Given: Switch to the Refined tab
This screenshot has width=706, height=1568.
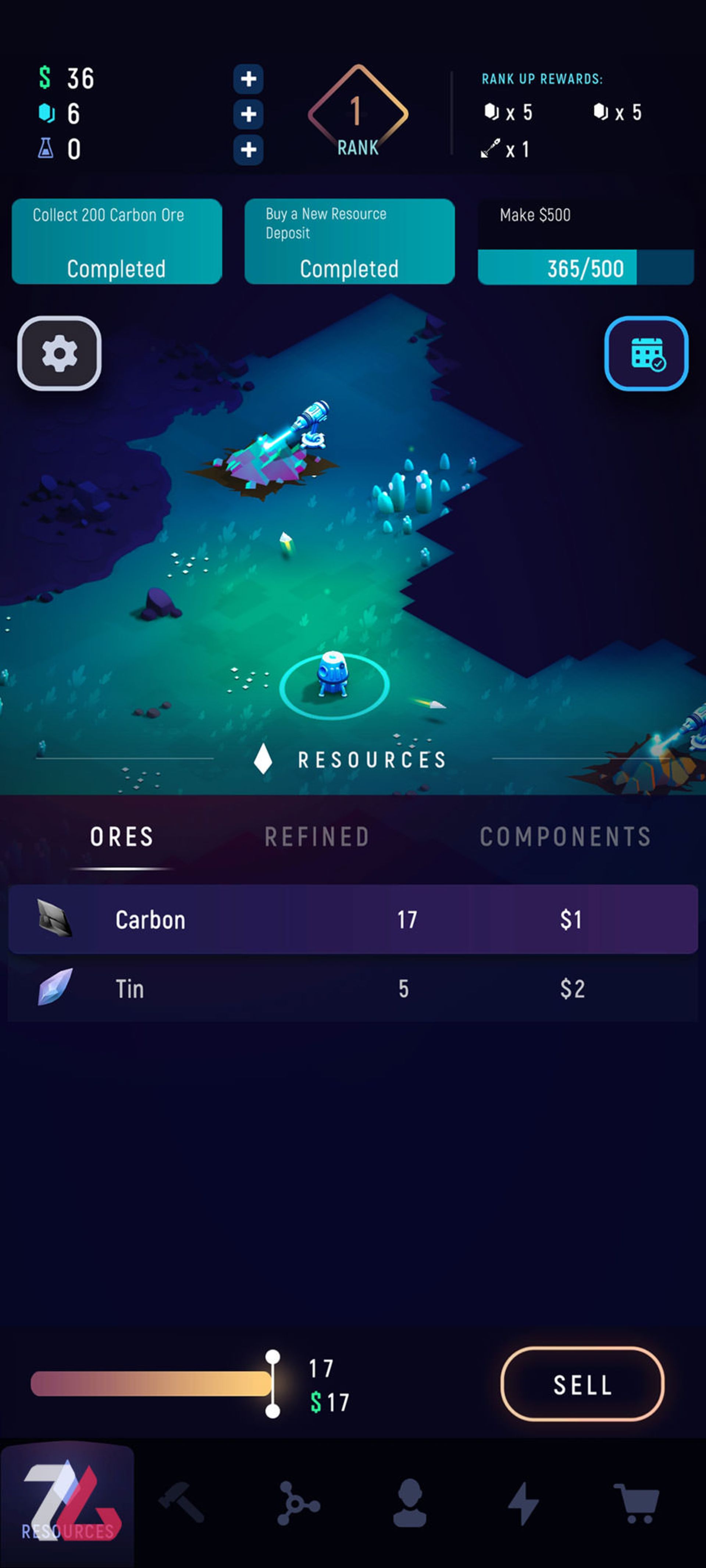Looking at the screenshot, I should (x=317, y=837).
